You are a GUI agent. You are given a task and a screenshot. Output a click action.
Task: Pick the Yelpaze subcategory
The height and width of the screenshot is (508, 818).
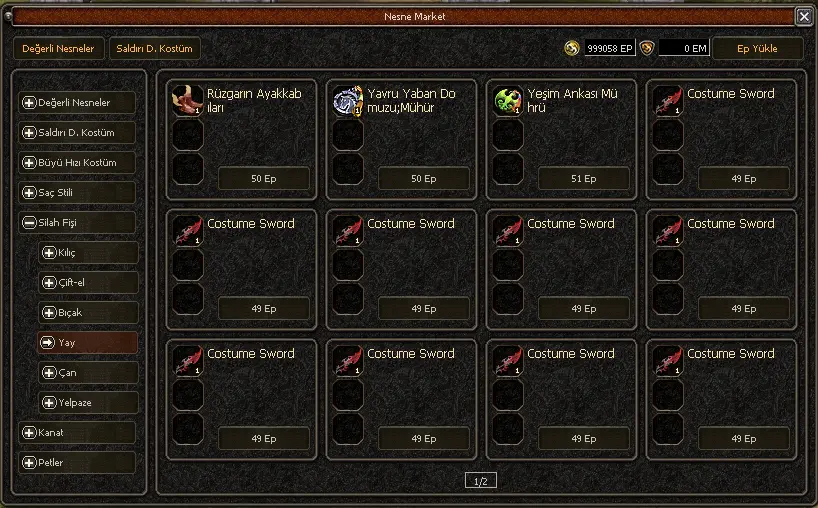point(87,403)
